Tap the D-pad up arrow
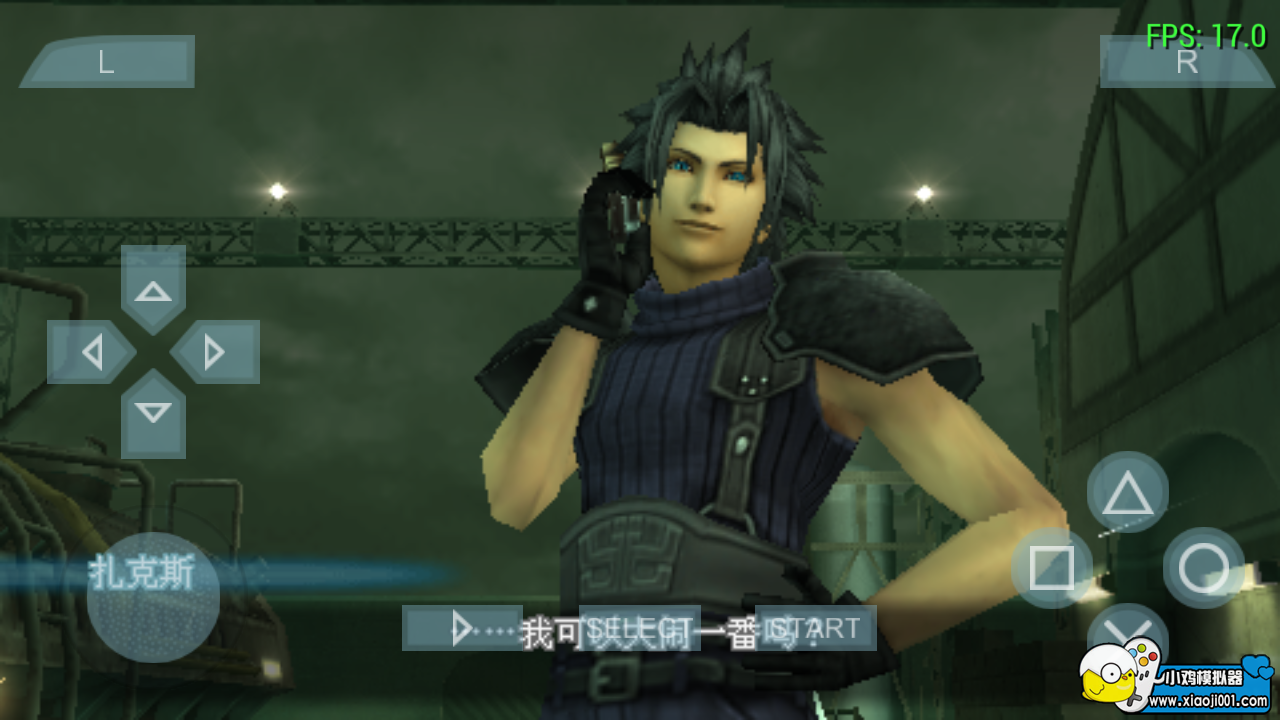 click(x=152, y=293)
